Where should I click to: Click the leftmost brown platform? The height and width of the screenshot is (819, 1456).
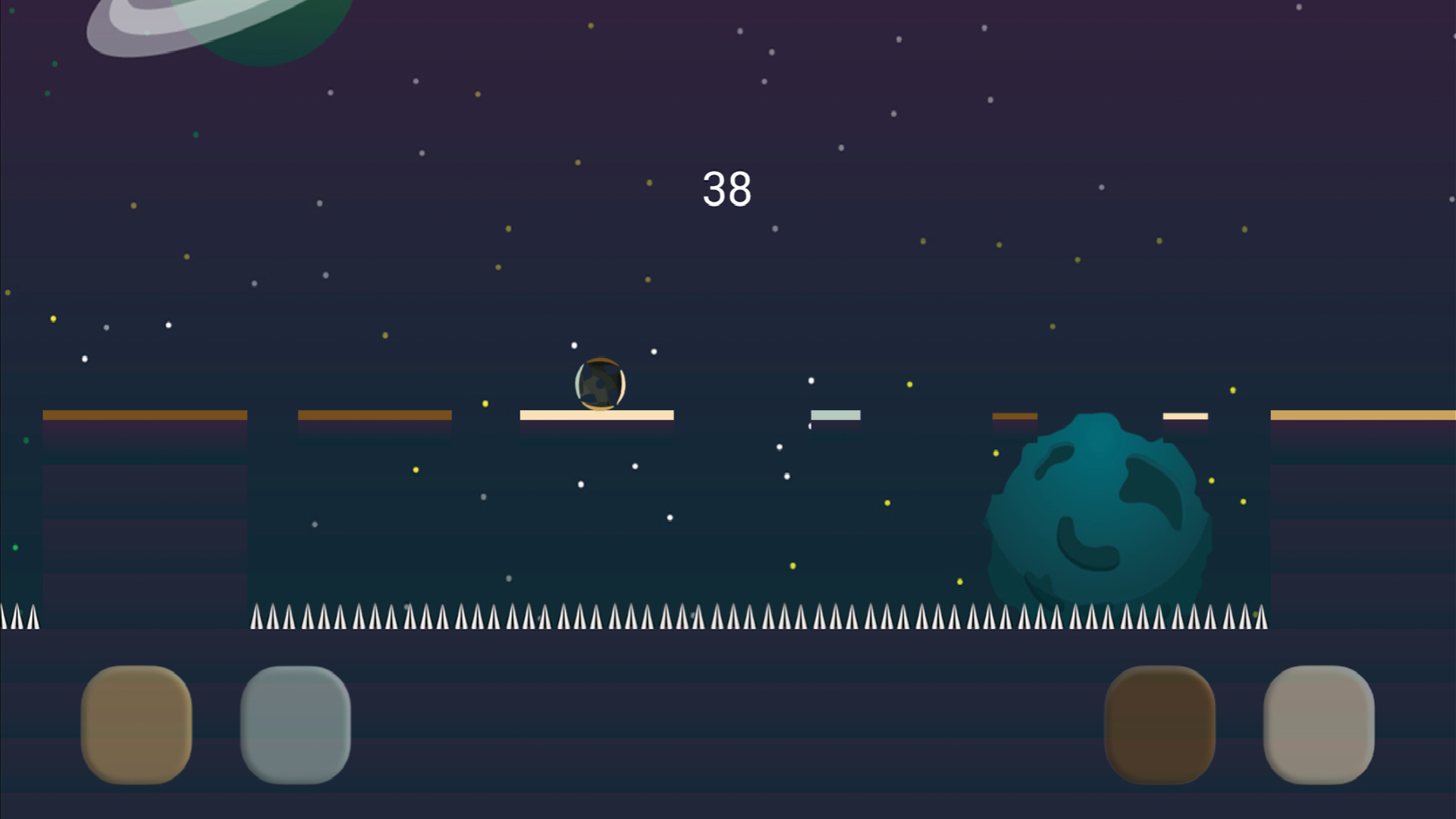[x=144, y=413]
